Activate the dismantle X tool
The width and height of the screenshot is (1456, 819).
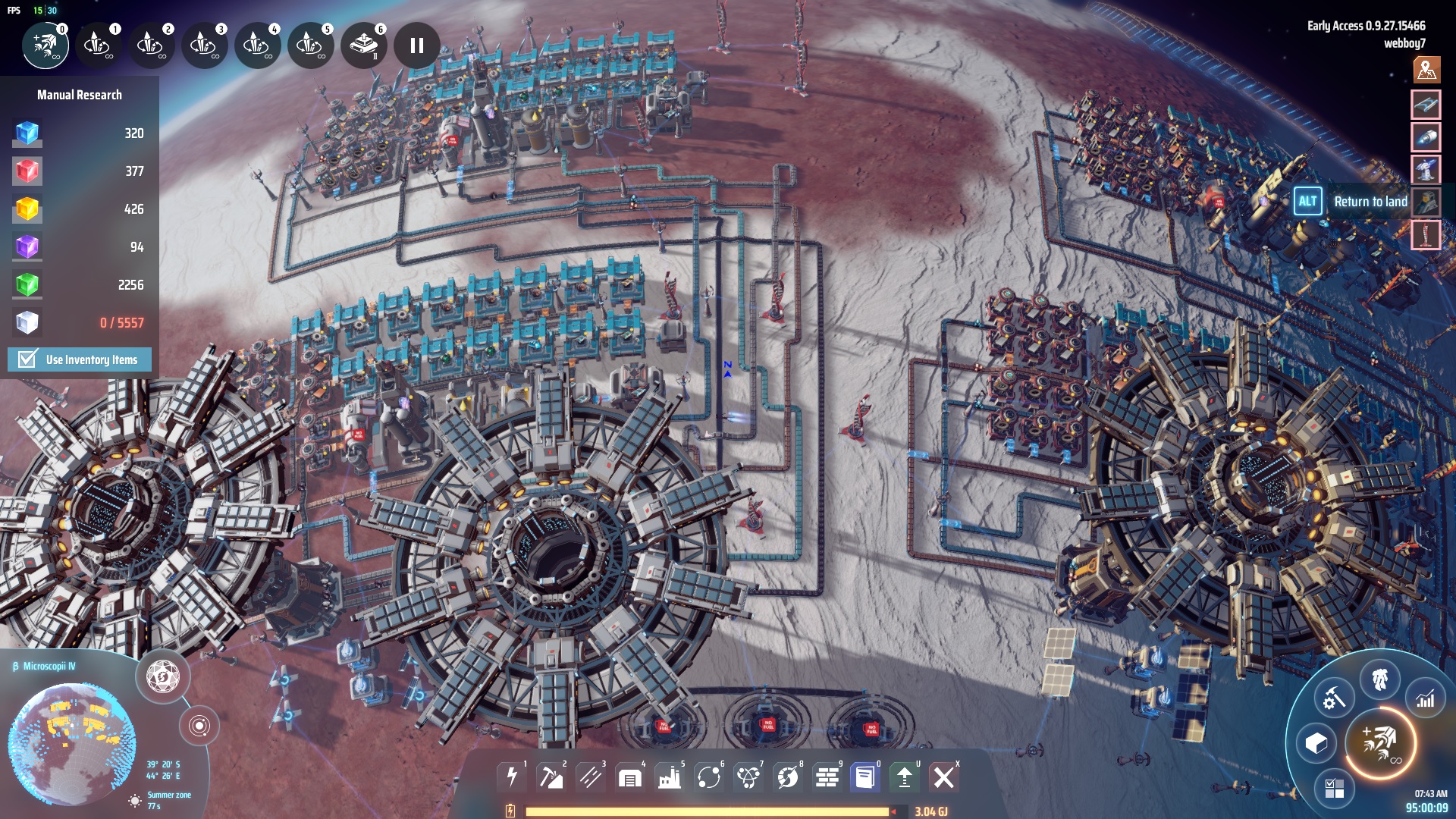click(x=943, y=777)
